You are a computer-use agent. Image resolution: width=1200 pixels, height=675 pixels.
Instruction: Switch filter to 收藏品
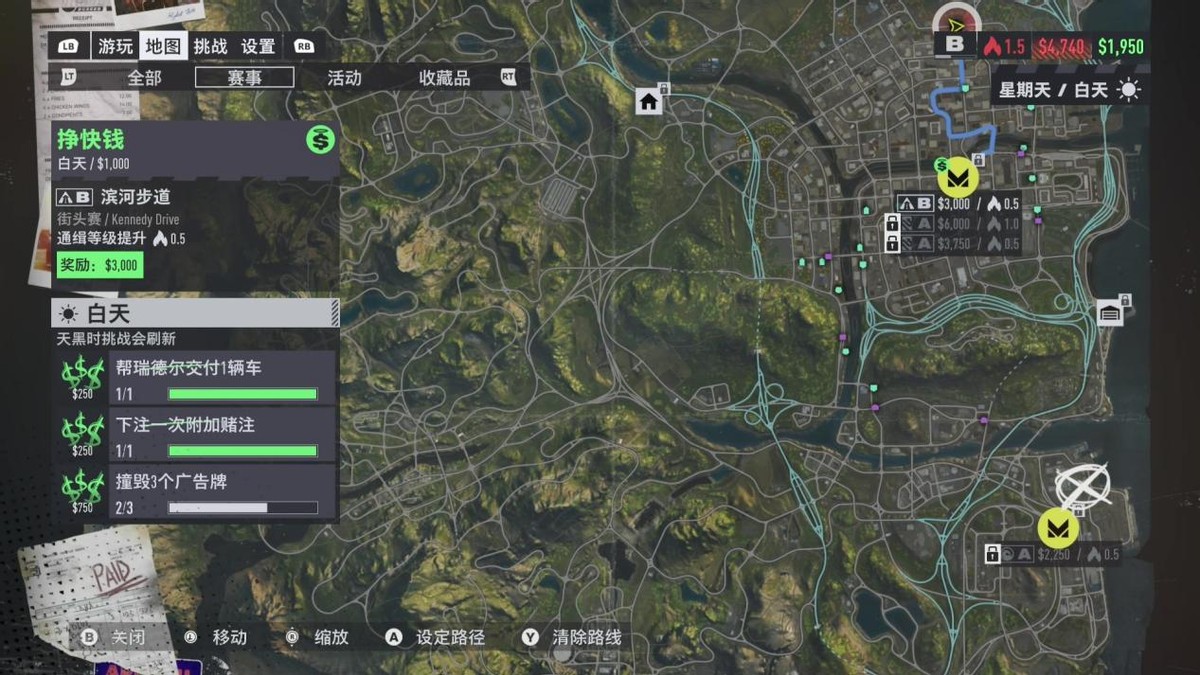pyautogui.click(x=444, y=77)
